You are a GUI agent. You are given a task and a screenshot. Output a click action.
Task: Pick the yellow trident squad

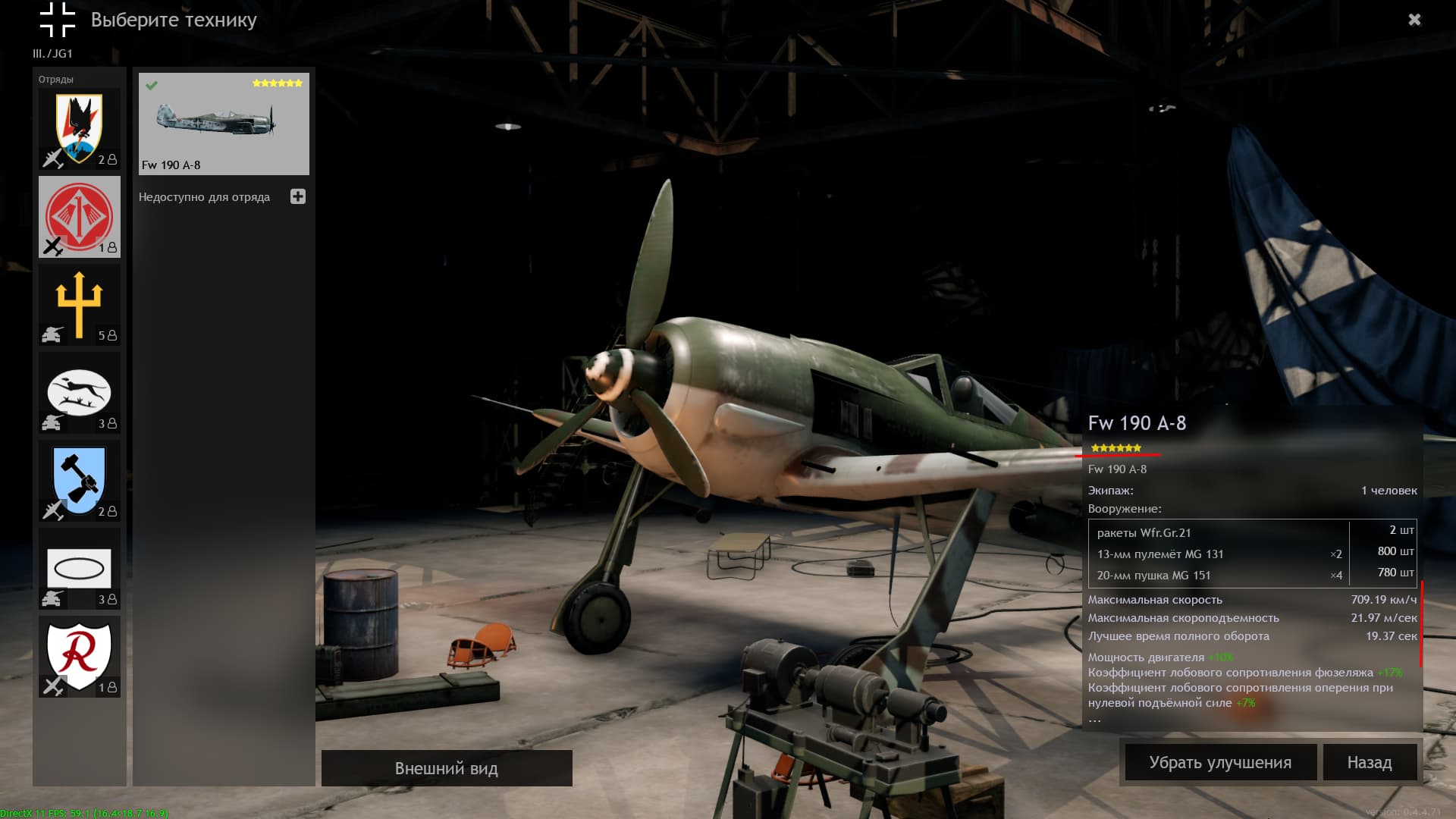pyautogui.click(x=80, y=305)
